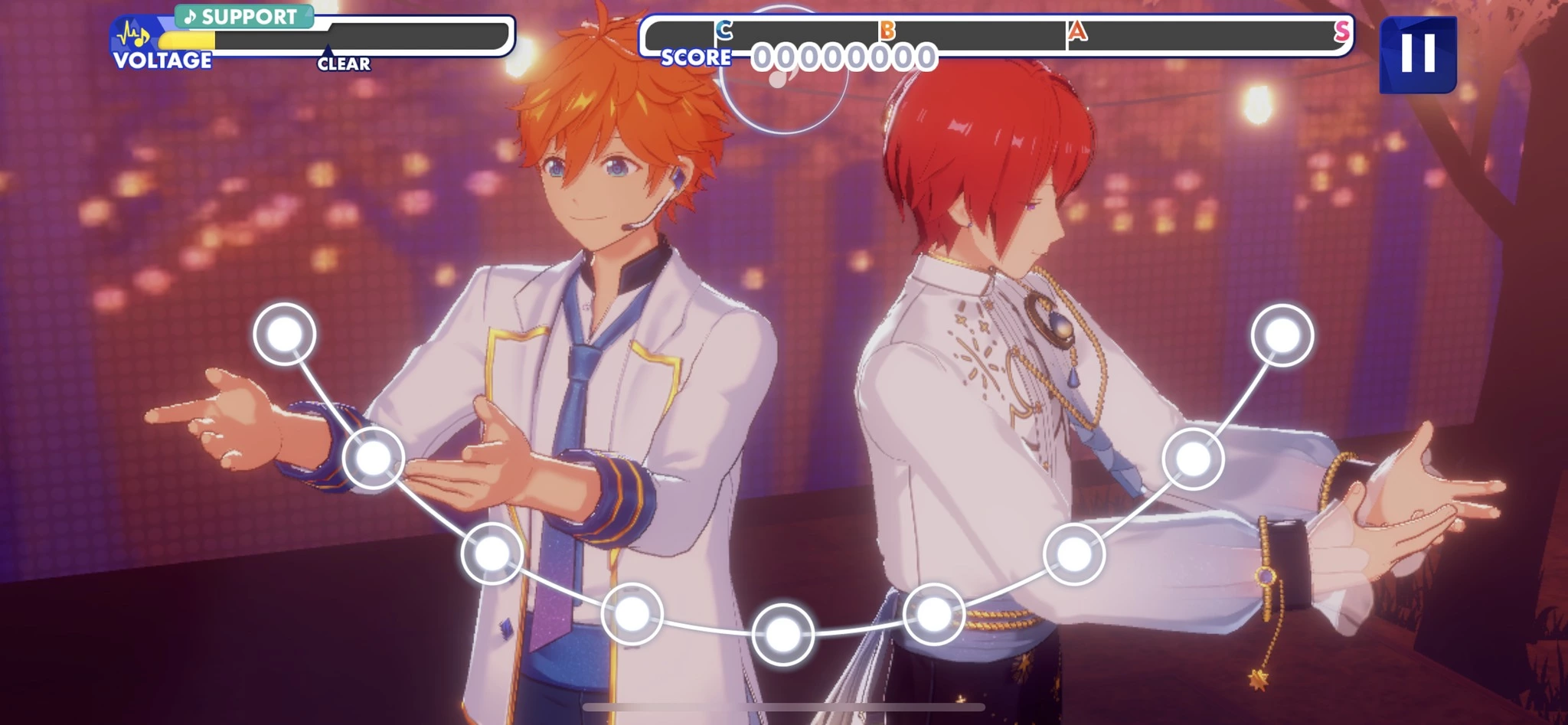
Task: Tap the rhythm circle at the arc's left end
Action: 285,335
